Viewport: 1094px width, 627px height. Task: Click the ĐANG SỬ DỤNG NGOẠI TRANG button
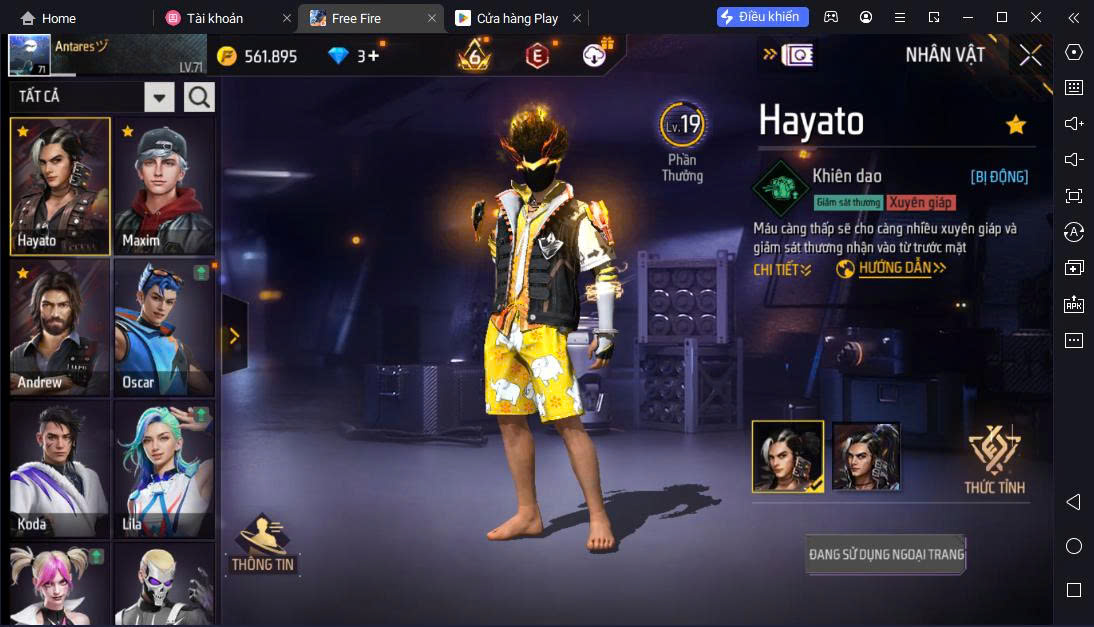886,554
